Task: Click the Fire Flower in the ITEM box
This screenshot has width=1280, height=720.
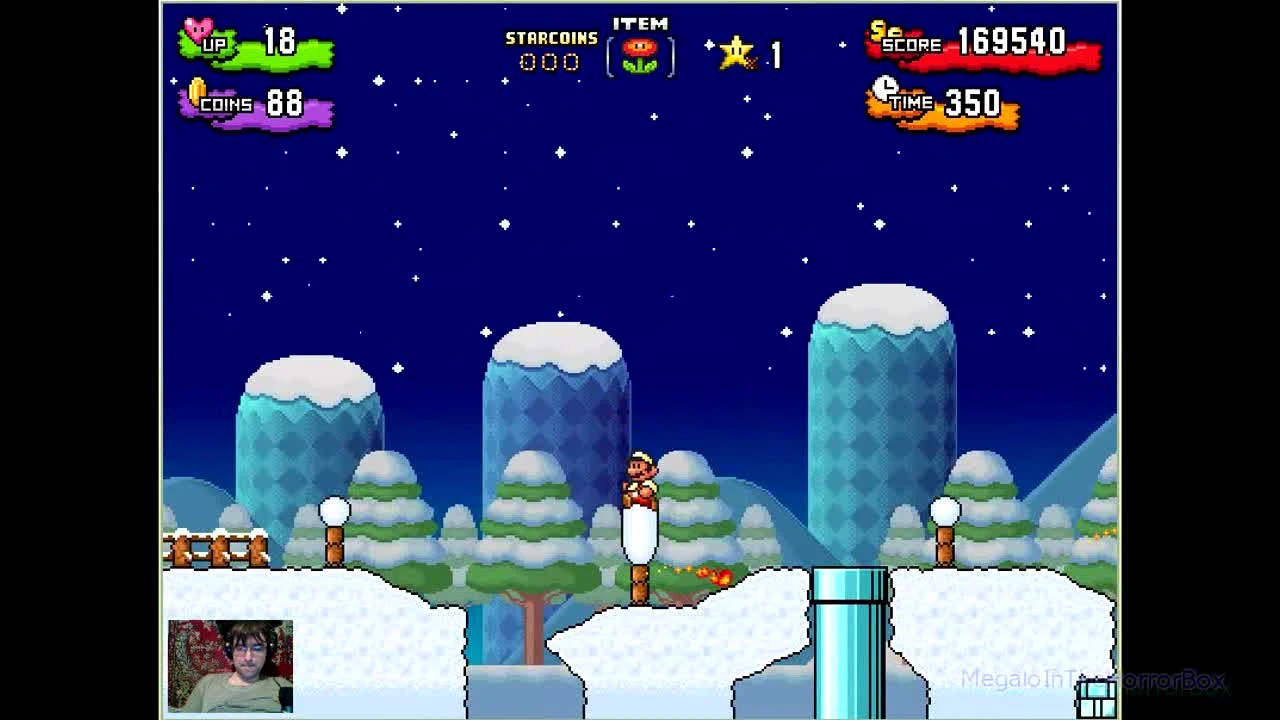Action: tap(640, 55)
